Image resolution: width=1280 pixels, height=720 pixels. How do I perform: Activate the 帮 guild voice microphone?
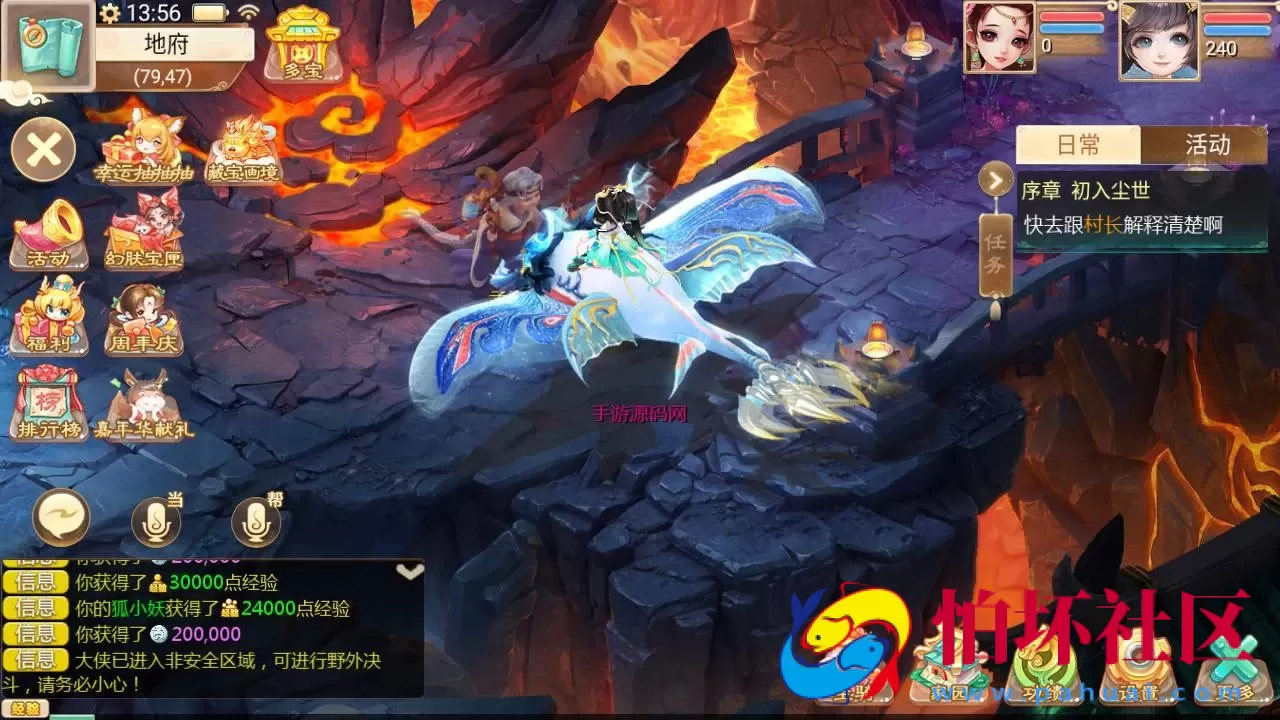click(256, 520)
